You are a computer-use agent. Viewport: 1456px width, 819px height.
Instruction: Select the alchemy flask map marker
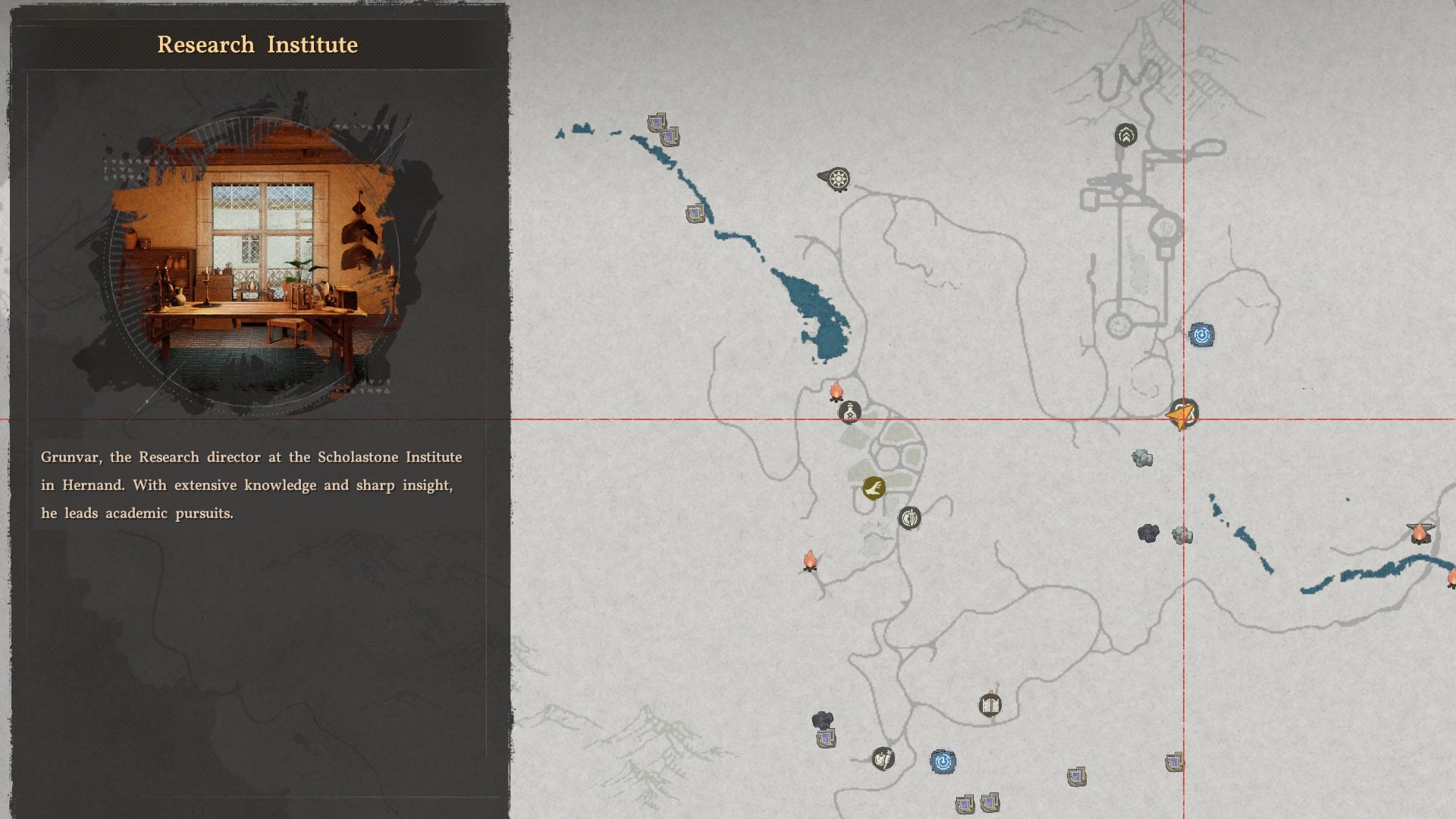coord(849,413)
